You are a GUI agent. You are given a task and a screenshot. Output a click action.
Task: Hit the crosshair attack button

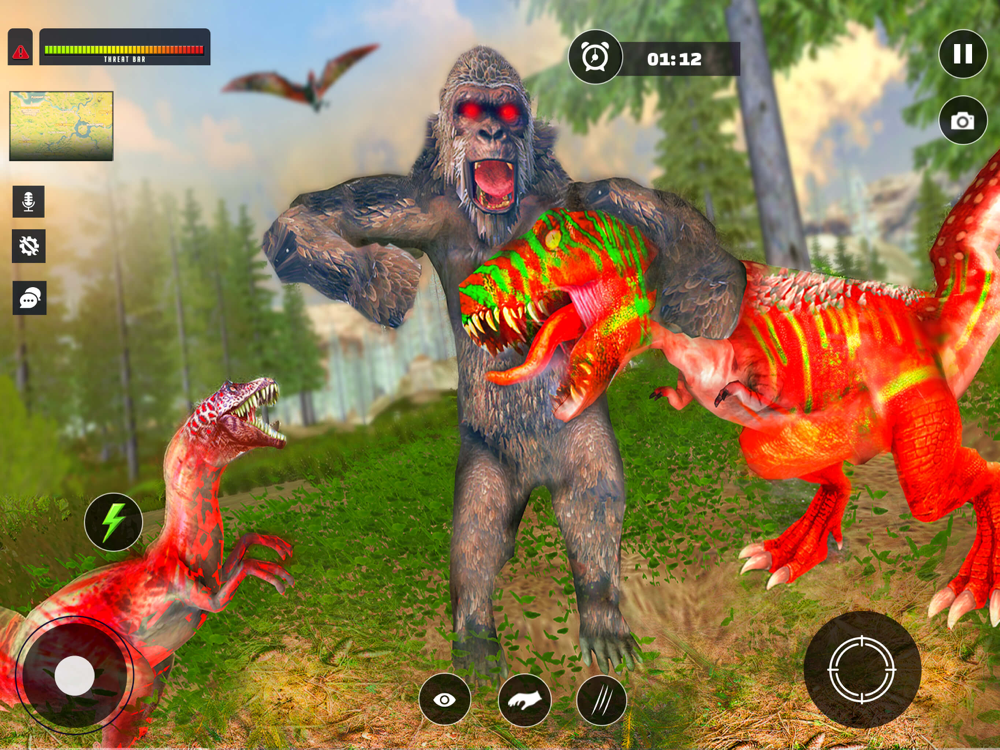(862, 669)
